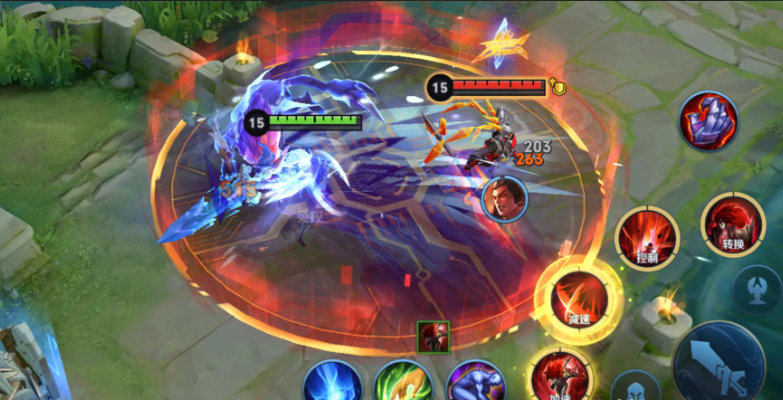Use the green hand recovery spell
Screen dimensions: 783x400
coord(403,385)
